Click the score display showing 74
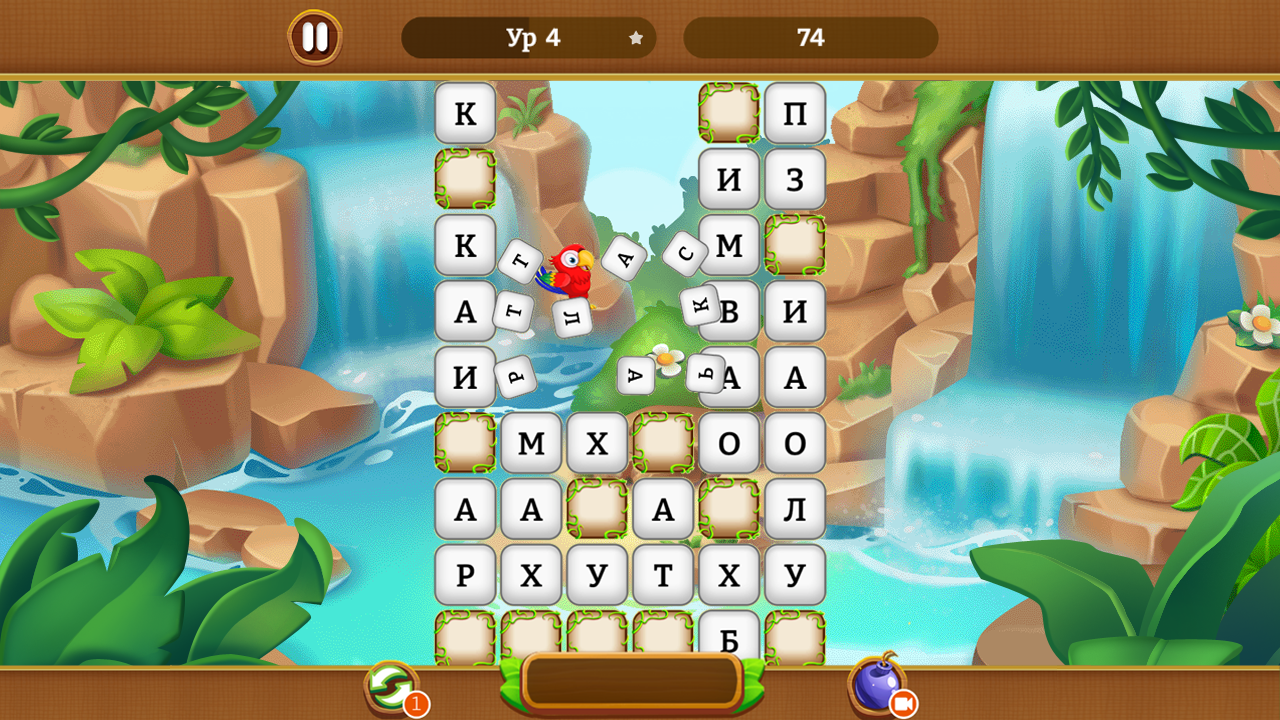The height and width of the screenshot is (720, 1280). (x=810, y=38)
